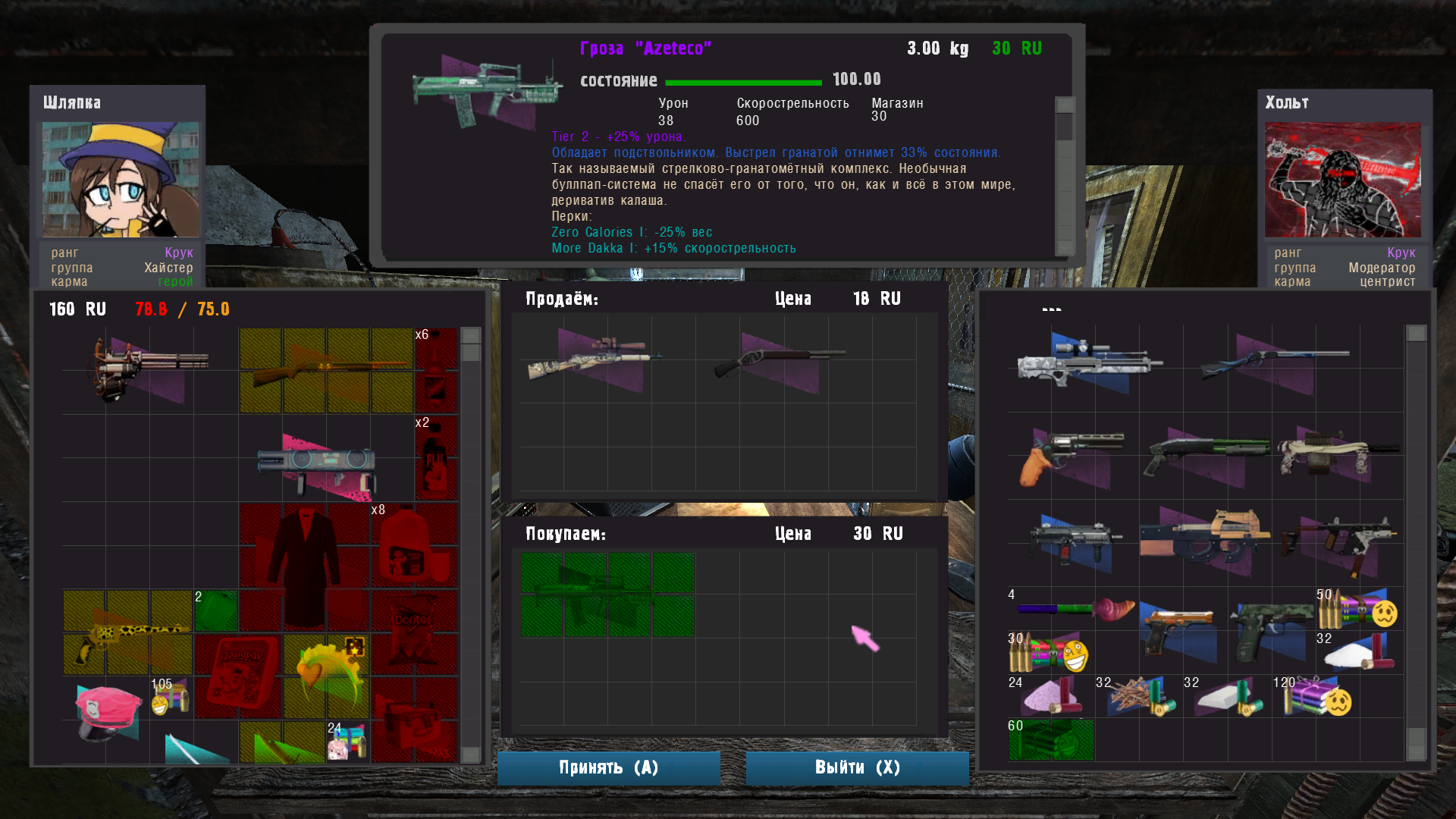
Task: Select the green ammo crate stack of 60
Action: pyautogui.click(x=1051, y=739)
